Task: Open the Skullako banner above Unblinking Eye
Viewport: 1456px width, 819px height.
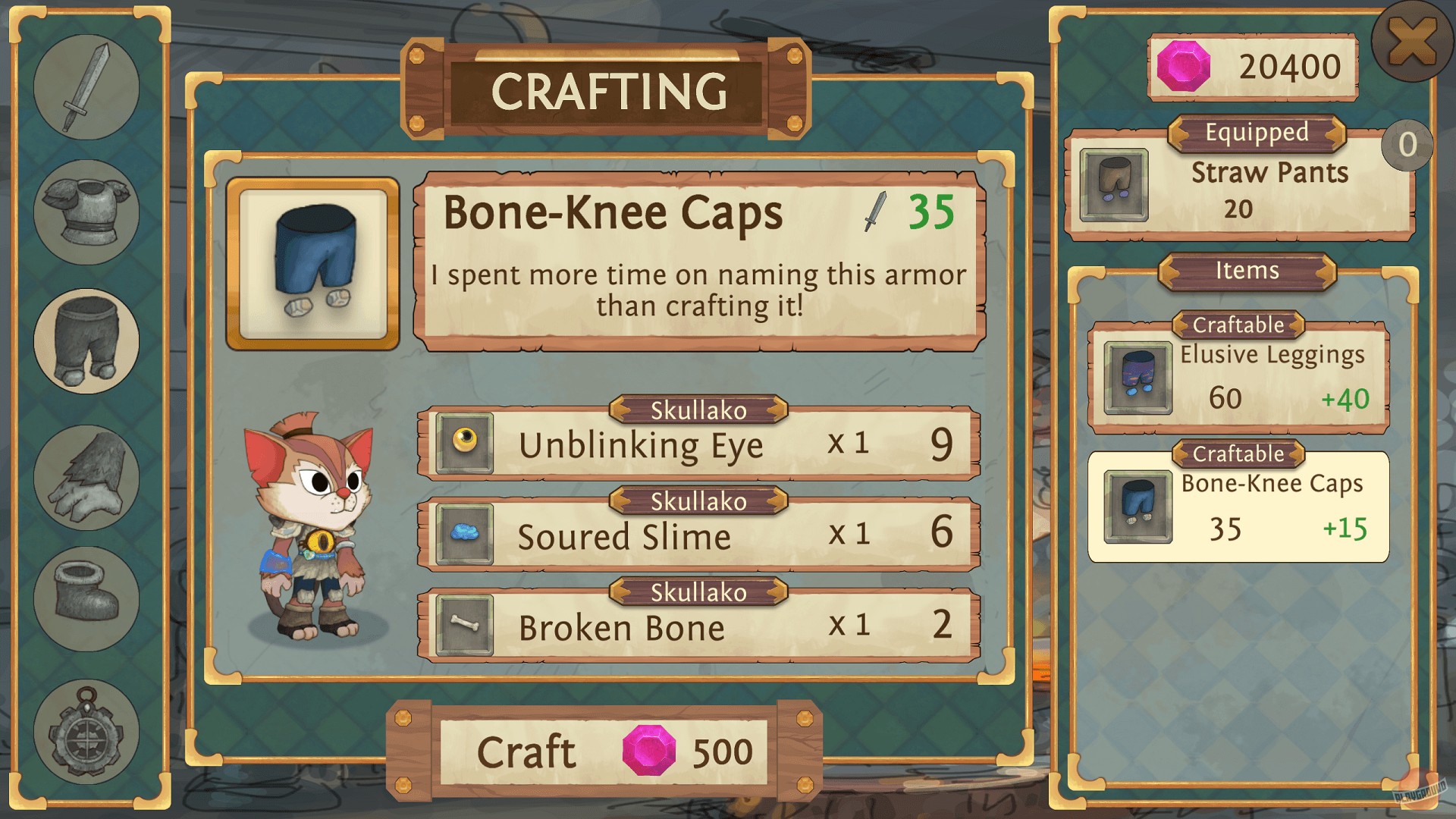Action: coord(698,409)
